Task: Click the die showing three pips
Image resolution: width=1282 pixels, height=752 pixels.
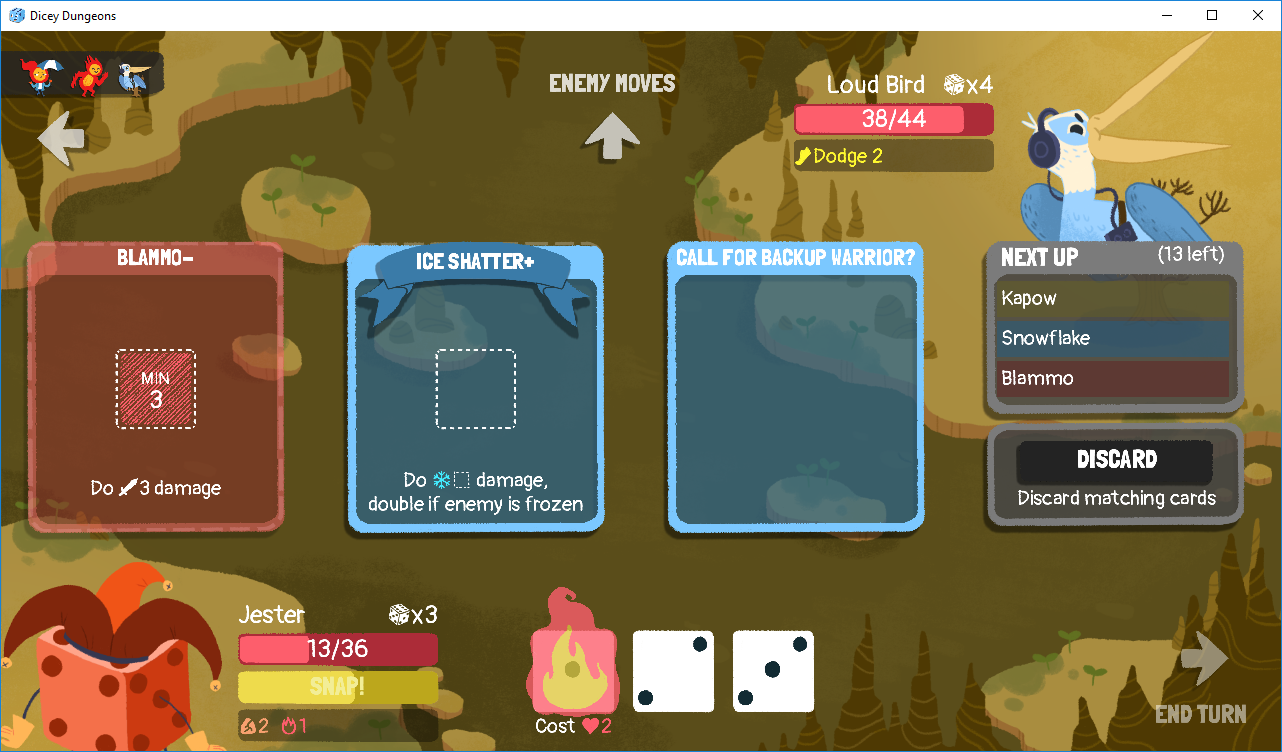Action: coord(773,671)
